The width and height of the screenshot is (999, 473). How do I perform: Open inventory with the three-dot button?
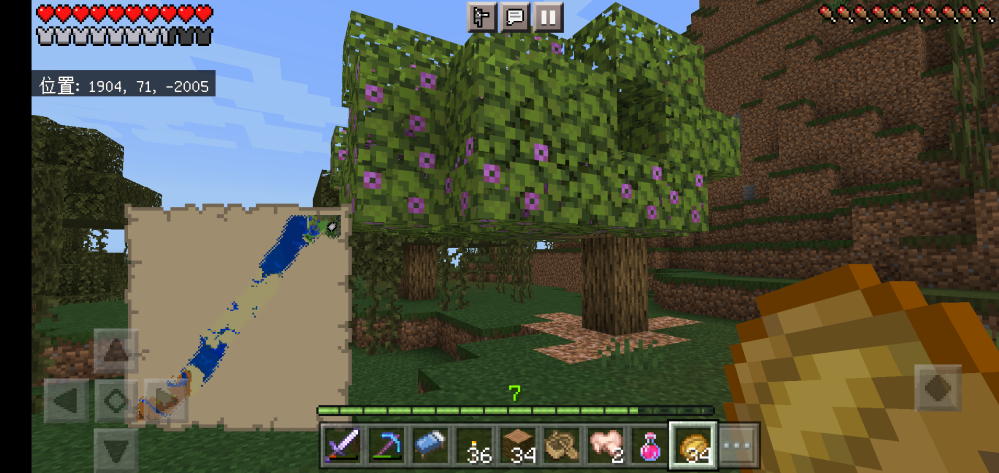[x=738, y=444]
